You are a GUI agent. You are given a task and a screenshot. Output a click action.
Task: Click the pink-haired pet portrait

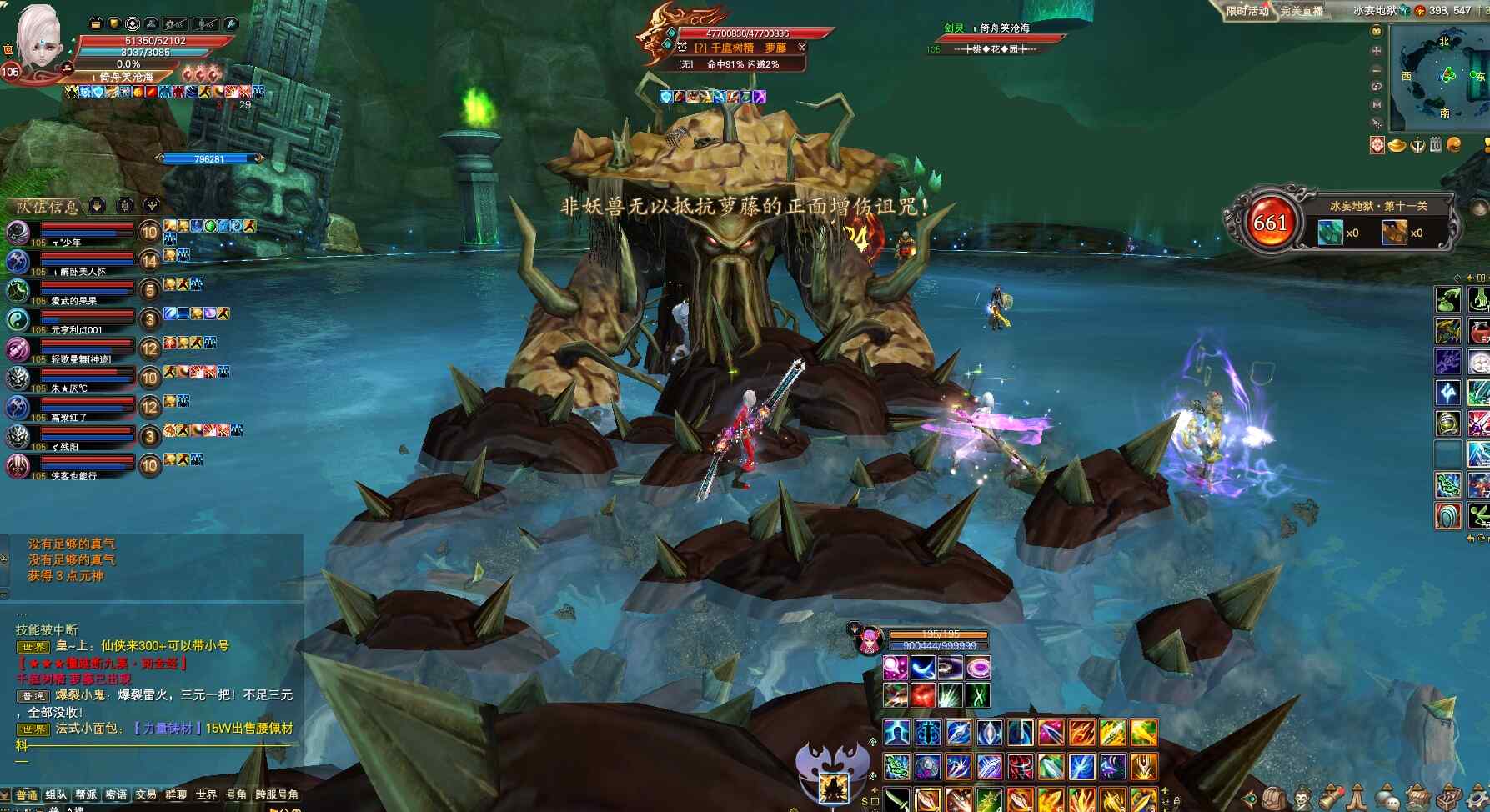point(870,642)
